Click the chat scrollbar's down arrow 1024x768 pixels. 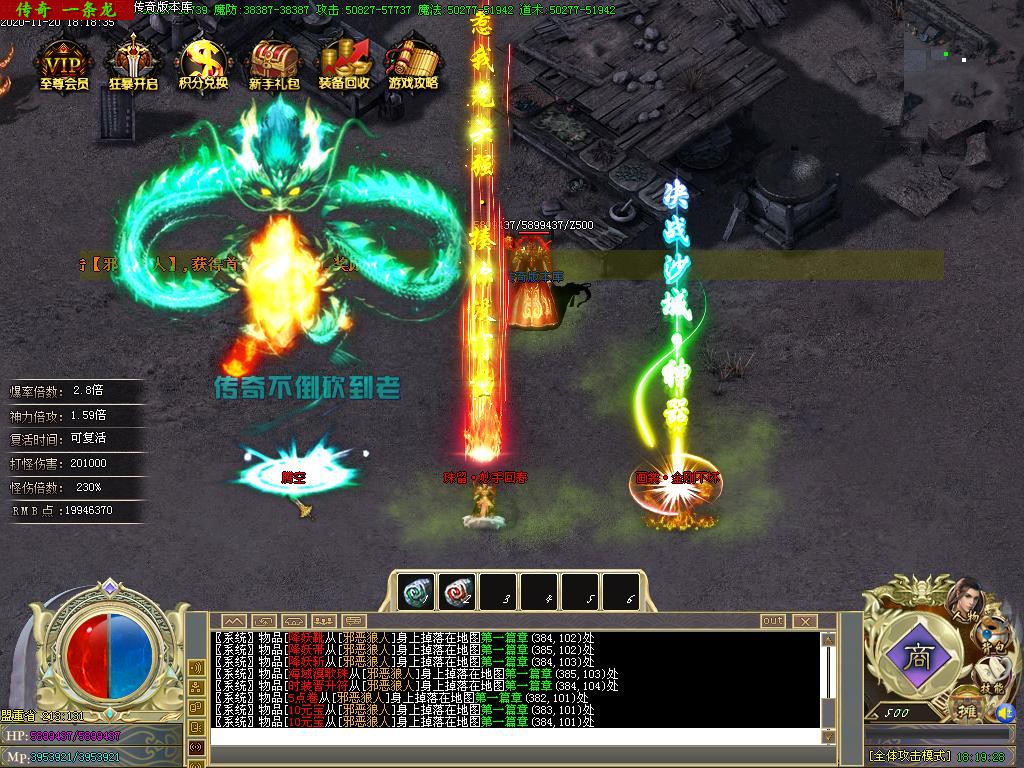coord(827,736)
